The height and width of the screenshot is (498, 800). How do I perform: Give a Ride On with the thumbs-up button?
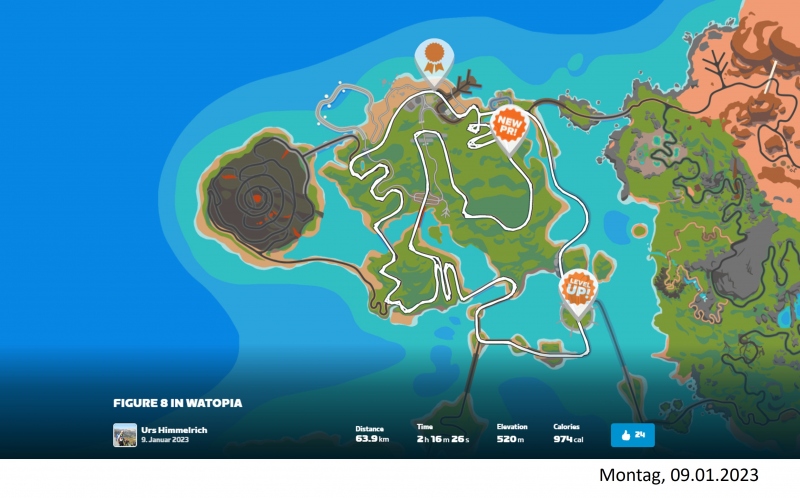click(x=632, y=435)
